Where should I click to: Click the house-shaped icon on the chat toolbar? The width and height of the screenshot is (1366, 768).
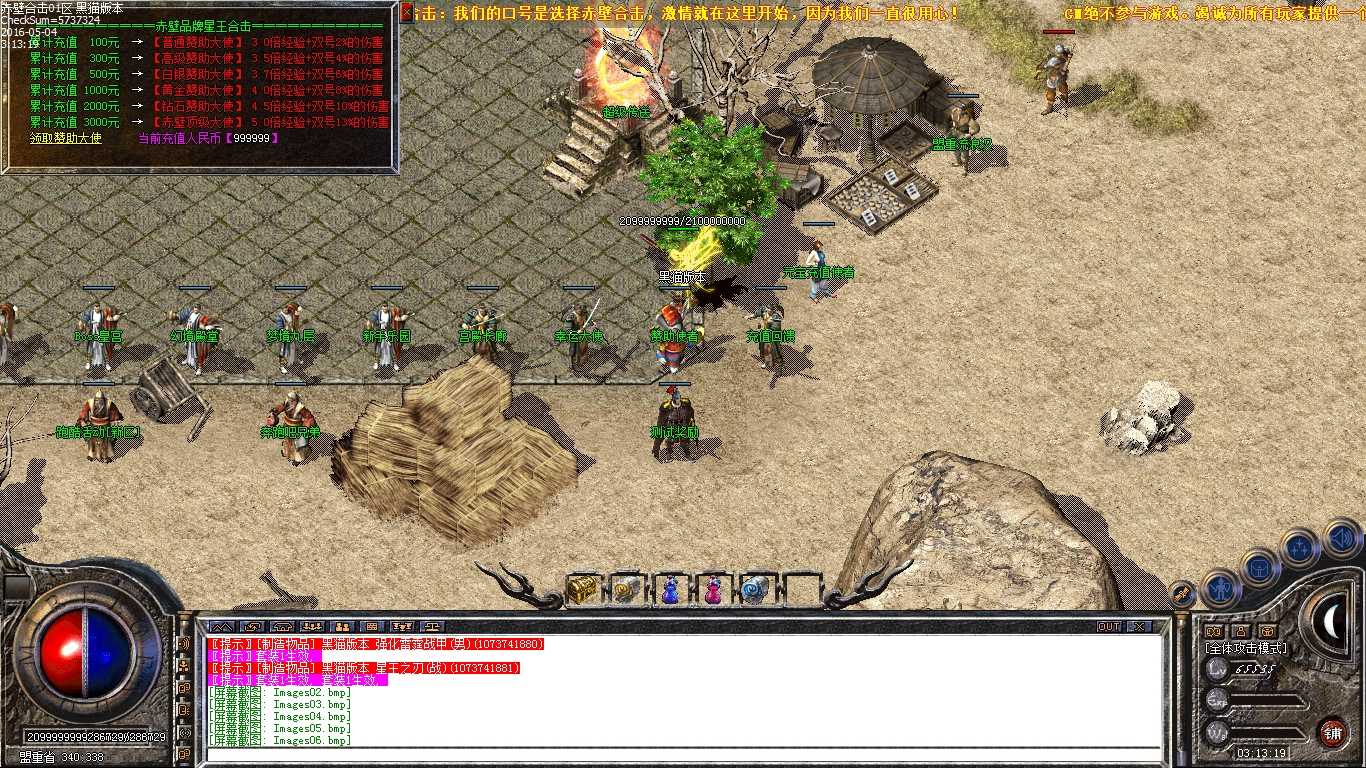[x=281, y=627]
